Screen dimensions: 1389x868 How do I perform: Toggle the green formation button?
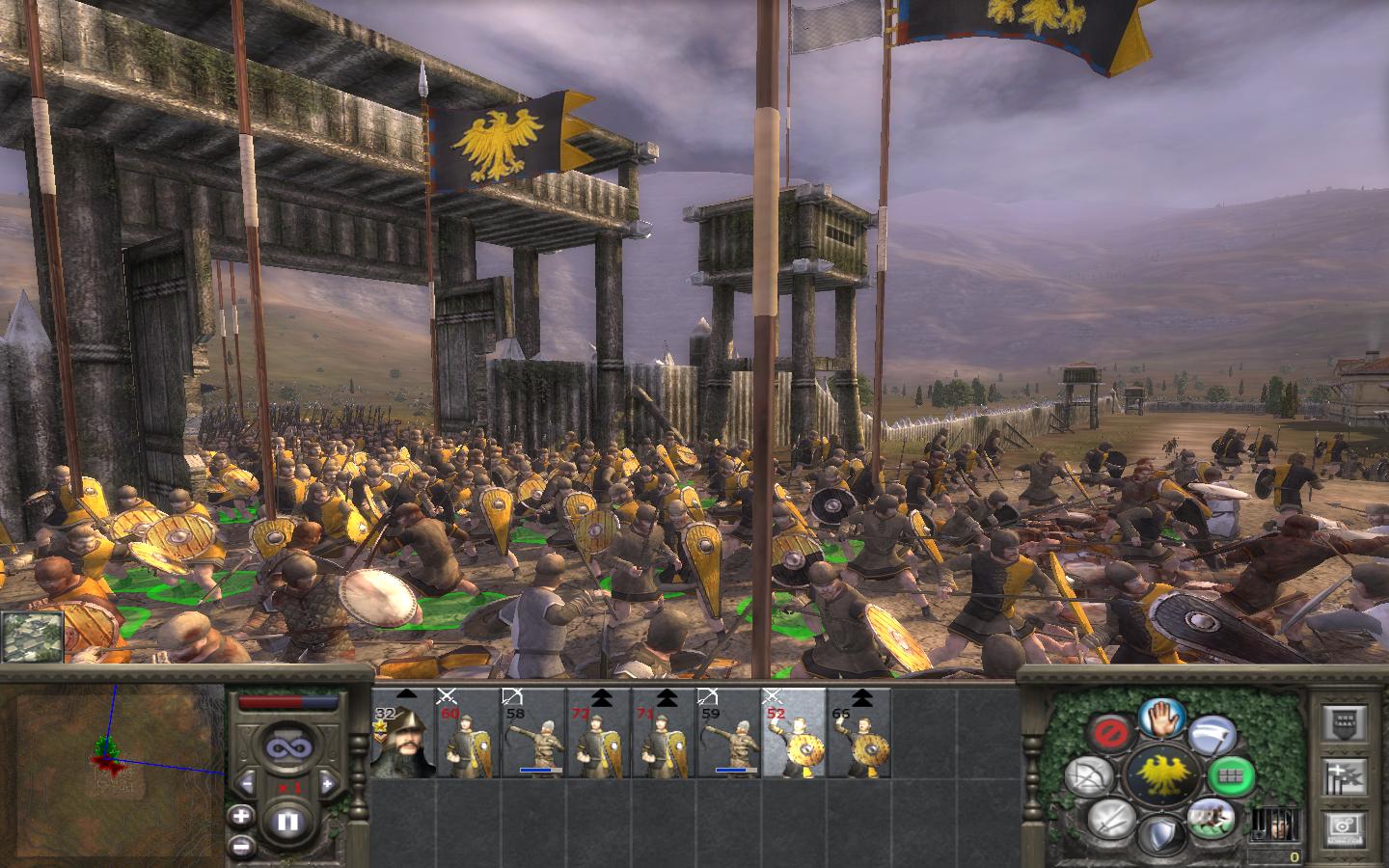coord(1231,773)
